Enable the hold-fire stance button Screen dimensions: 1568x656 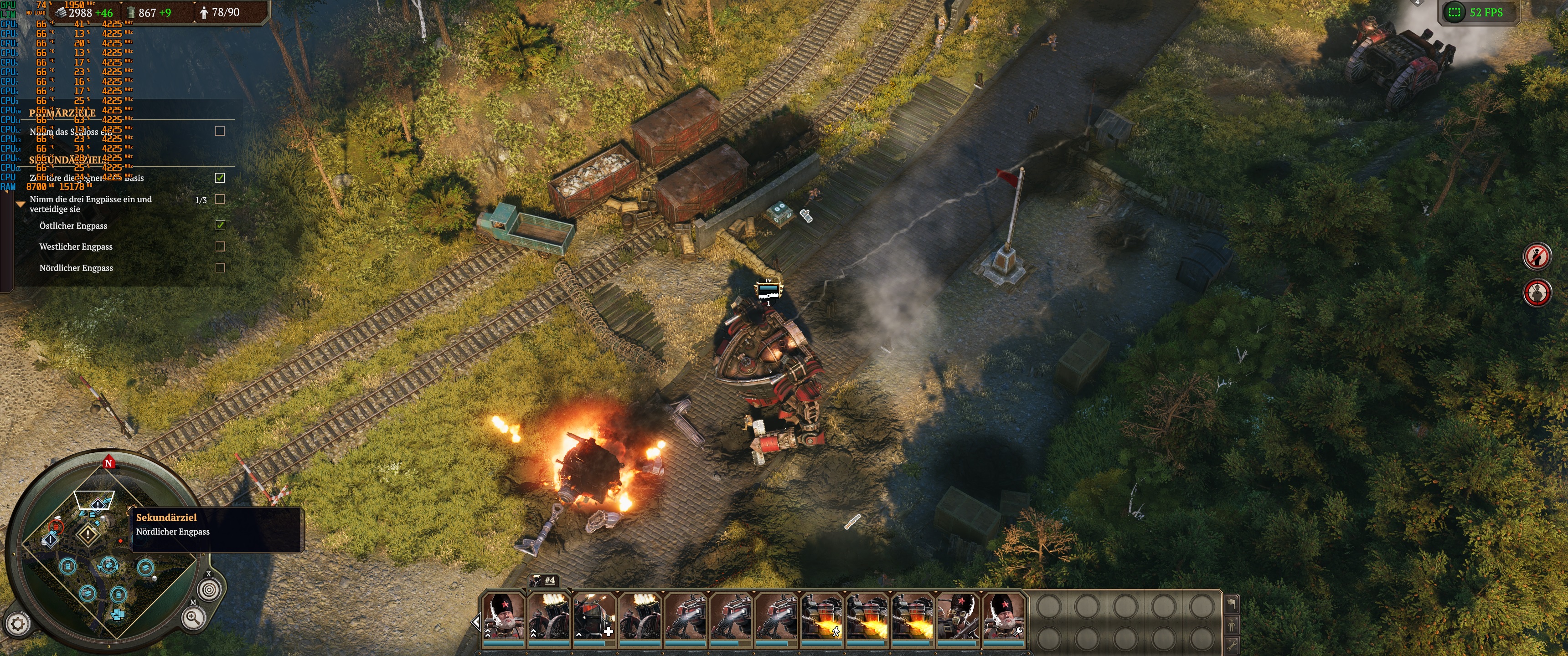(x=1537, y=257)
